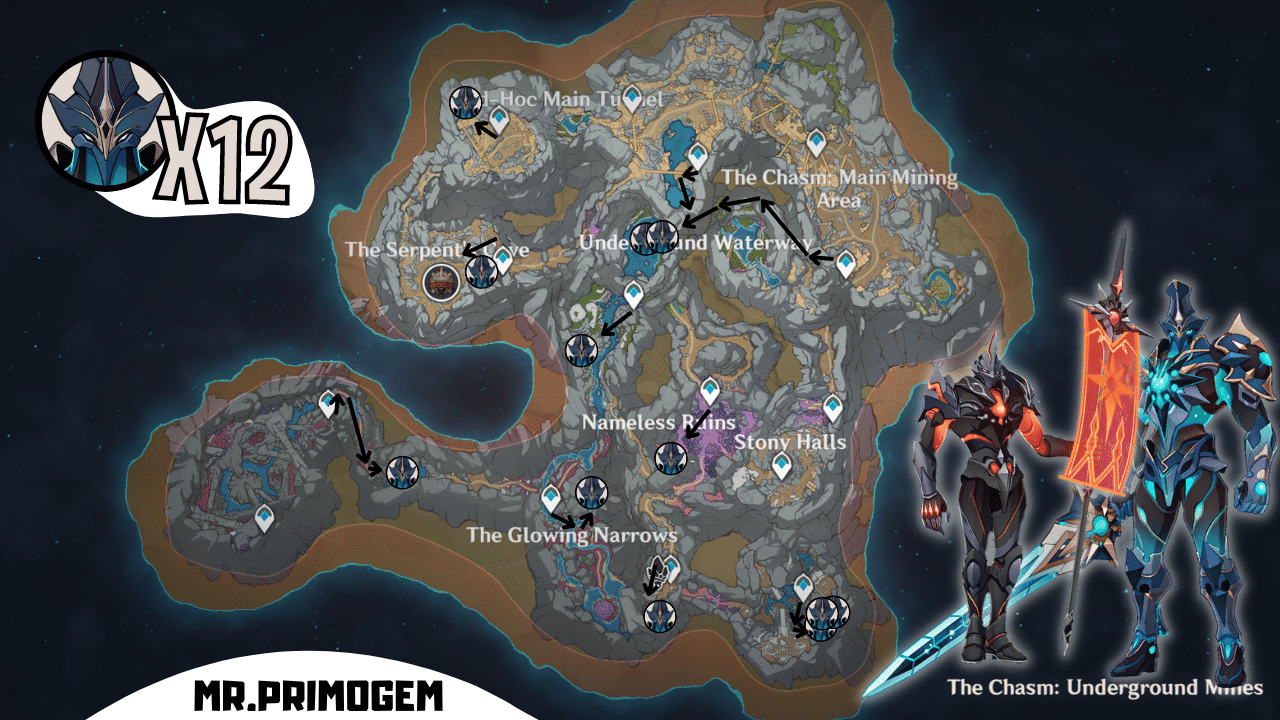Screen dimensions: 1280x720
Task: Click the circular shrine icon inside The Serpent's Cave
Action: [440, 282]
